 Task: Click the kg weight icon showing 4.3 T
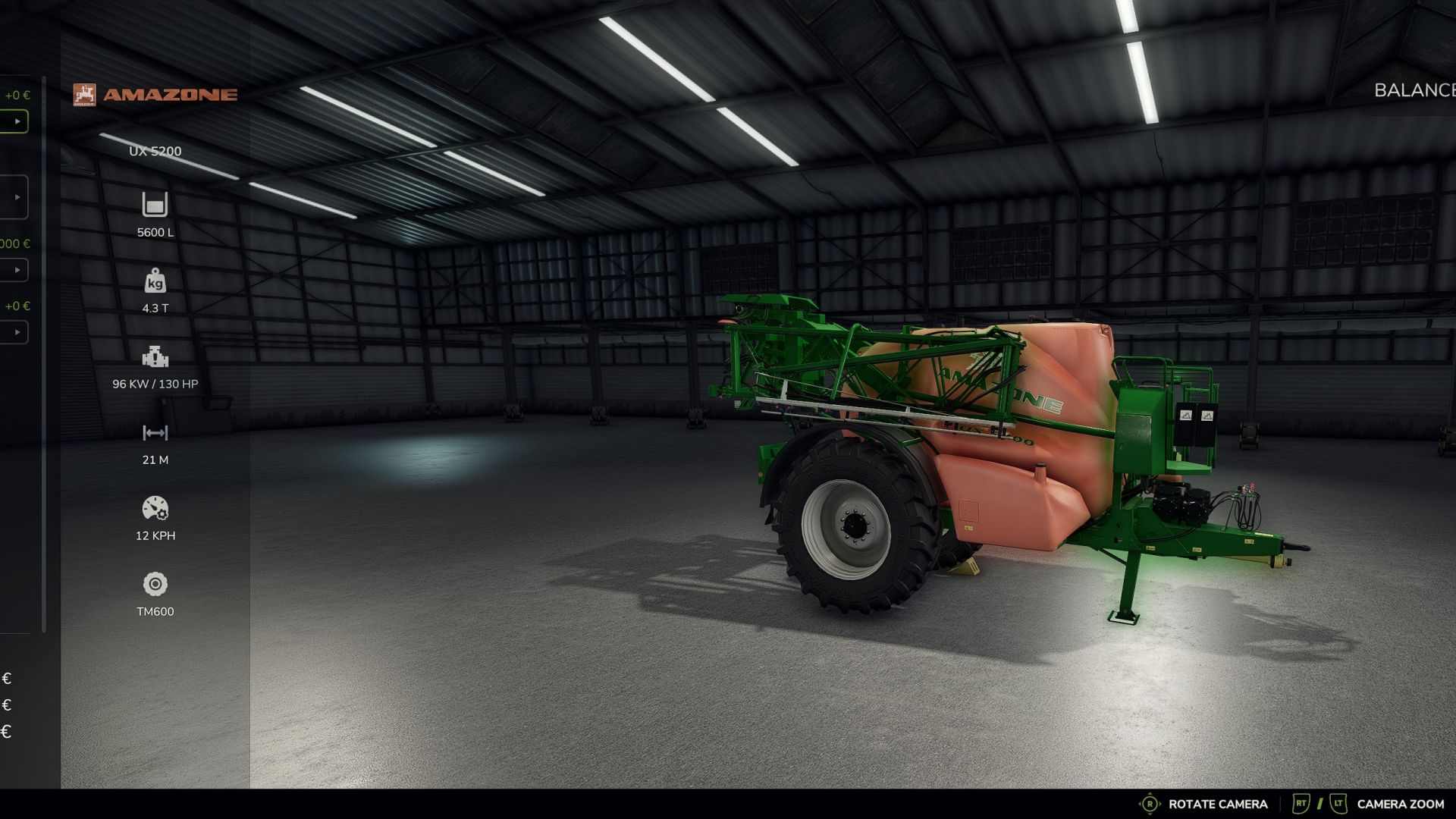coord(155,282)
